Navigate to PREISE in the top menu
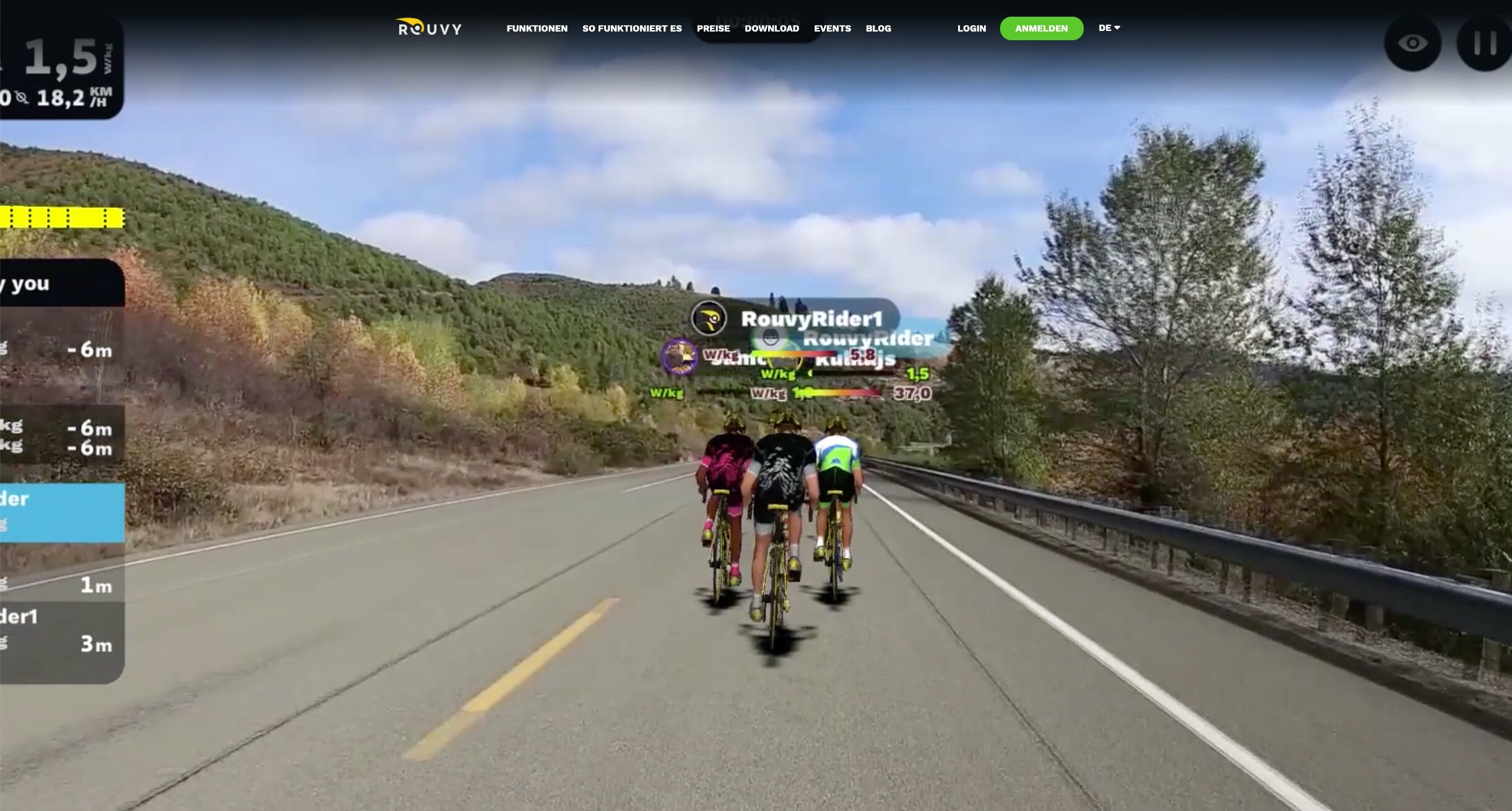Screen dimensions: 1512x811 tap(713, 28)
